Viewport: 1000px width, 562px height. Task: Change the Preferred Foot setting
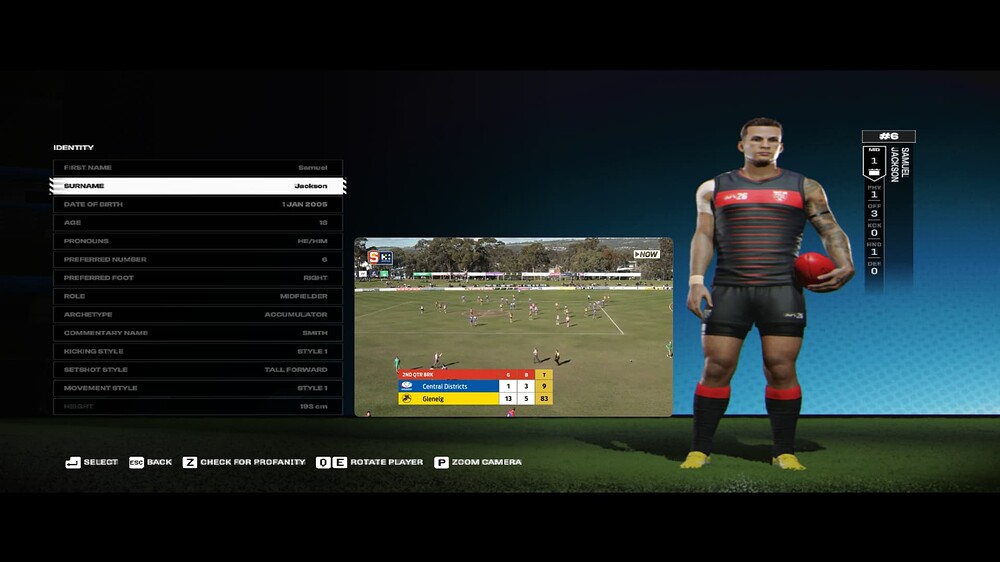[x=197, y=278]
